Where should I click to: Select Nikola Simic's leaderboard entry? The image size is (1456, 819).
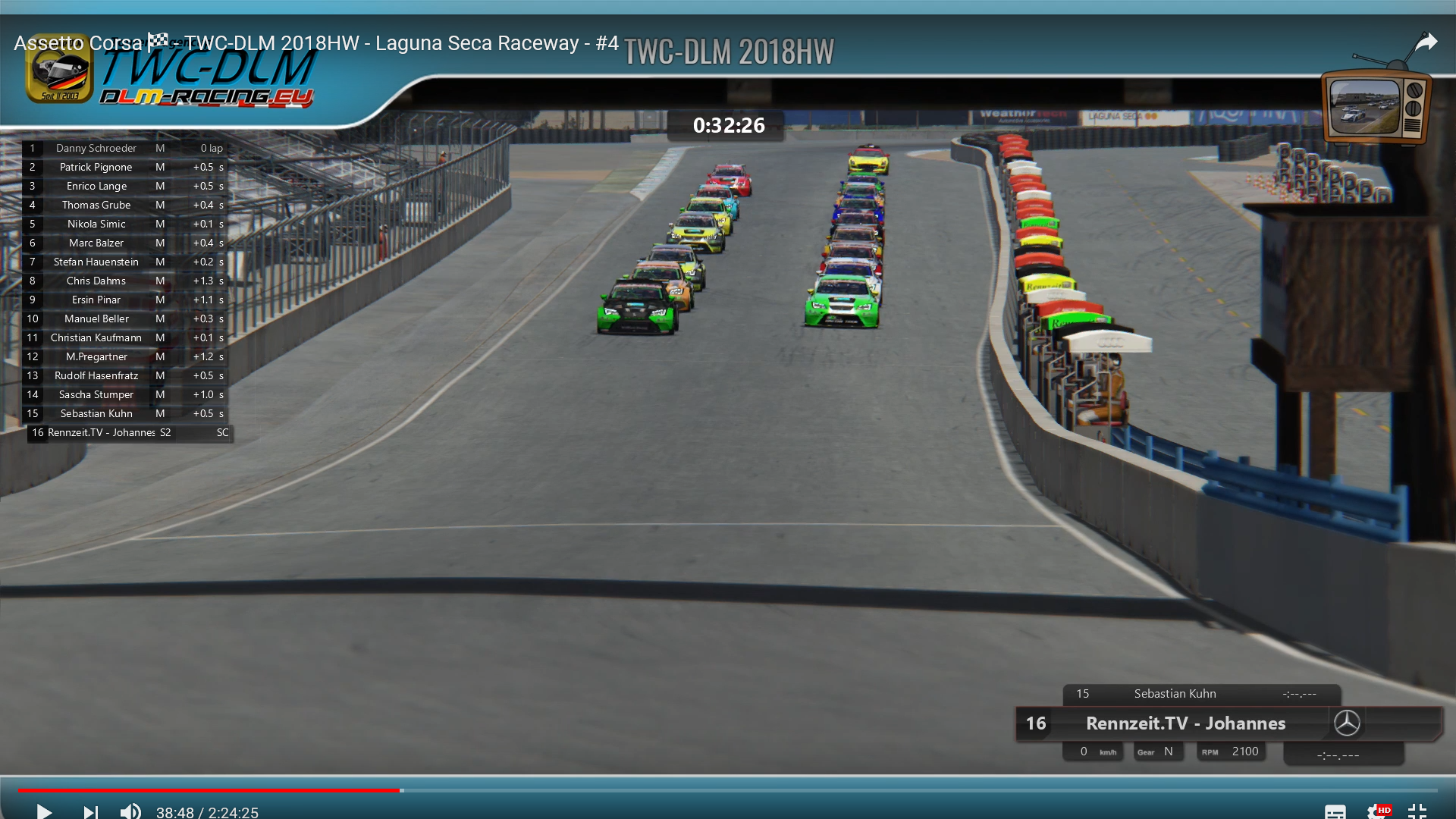click(x=96, y=224)
